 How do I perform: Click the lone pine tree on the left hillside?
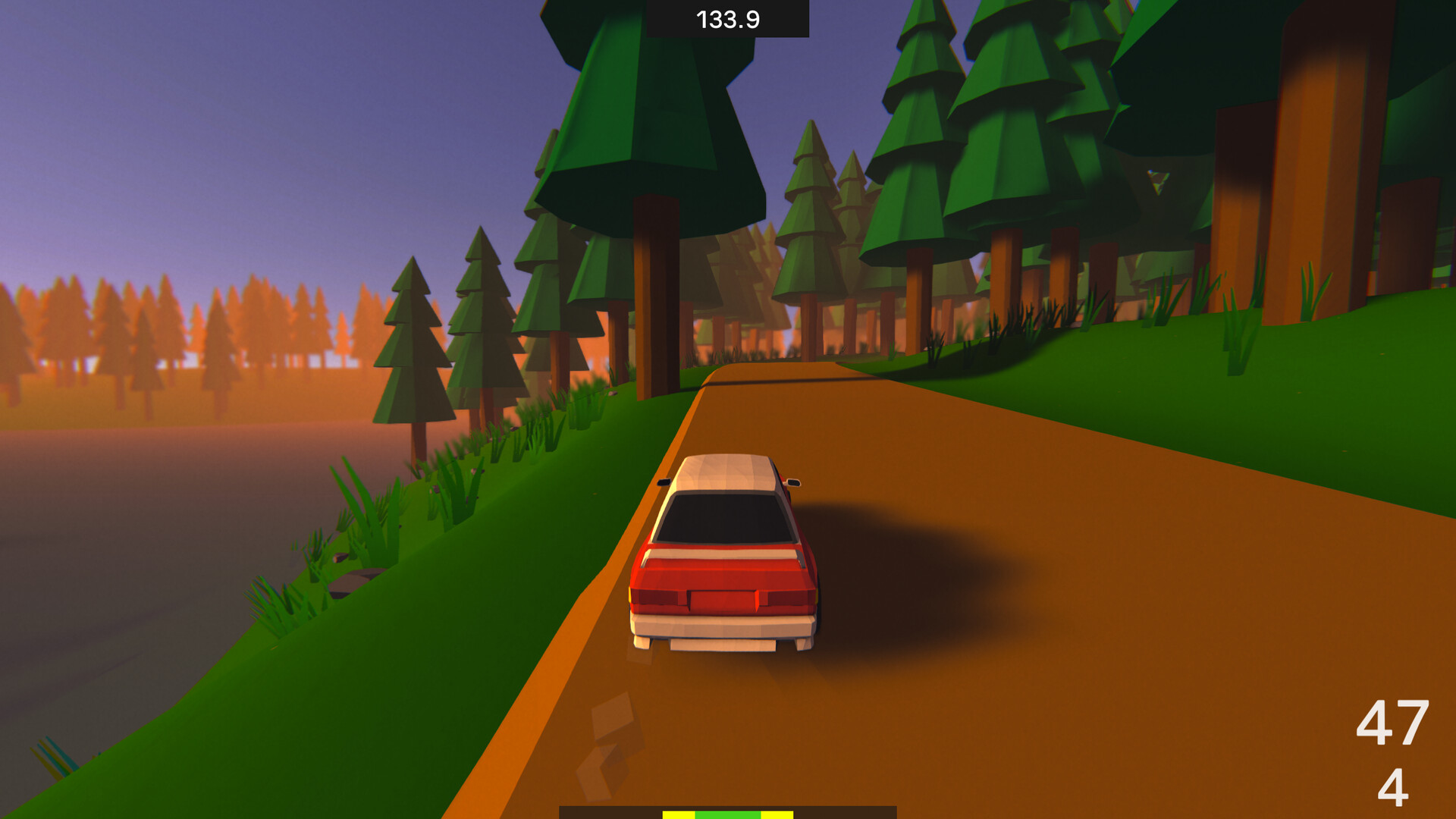[x=413, y=349]
